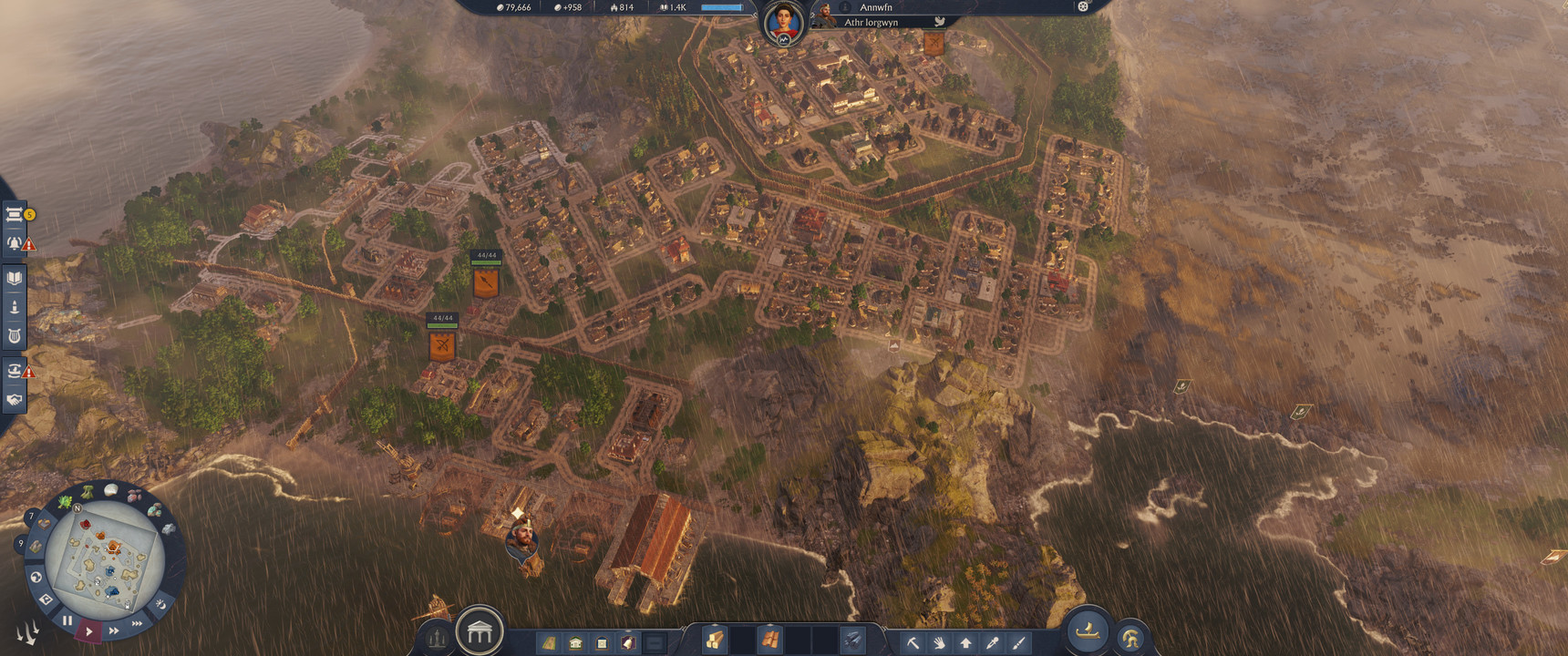Pick the eyedropper copy tool
Viewport: 1568px width, 656px height.
click(992, 642)
